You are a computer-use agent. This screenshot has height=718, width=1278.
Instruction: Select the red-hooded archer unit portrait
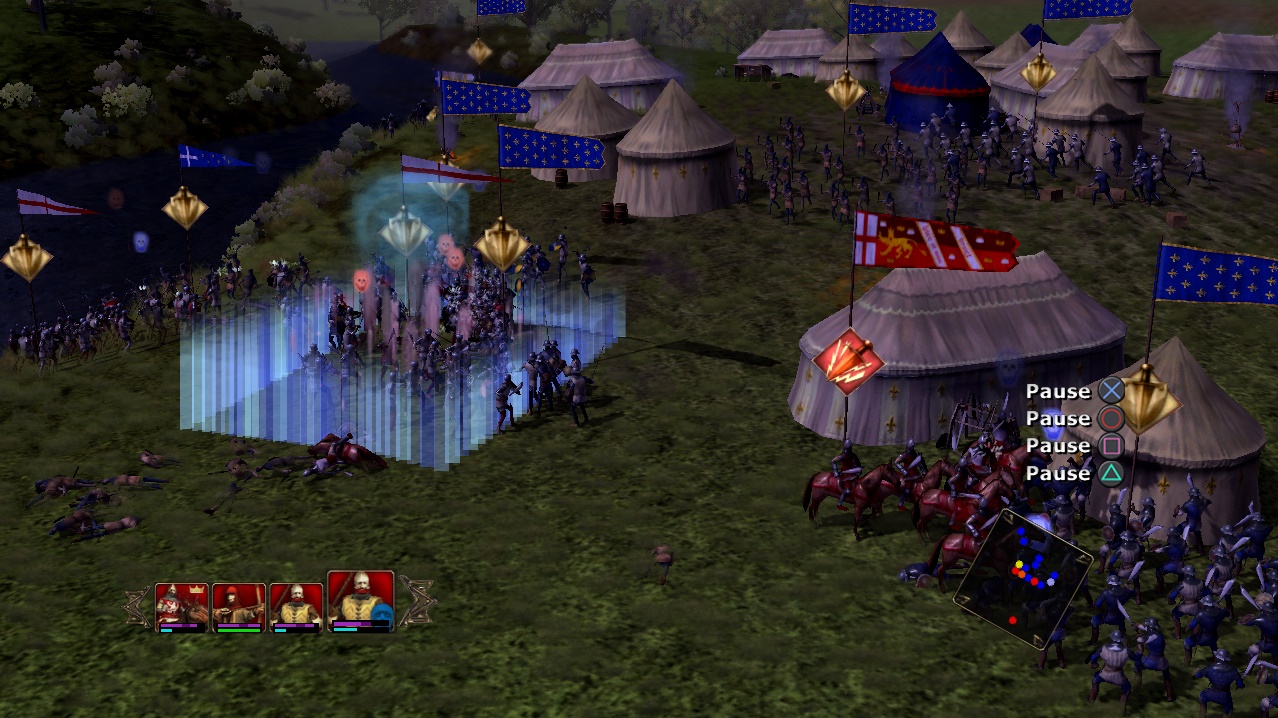[239, 606]
